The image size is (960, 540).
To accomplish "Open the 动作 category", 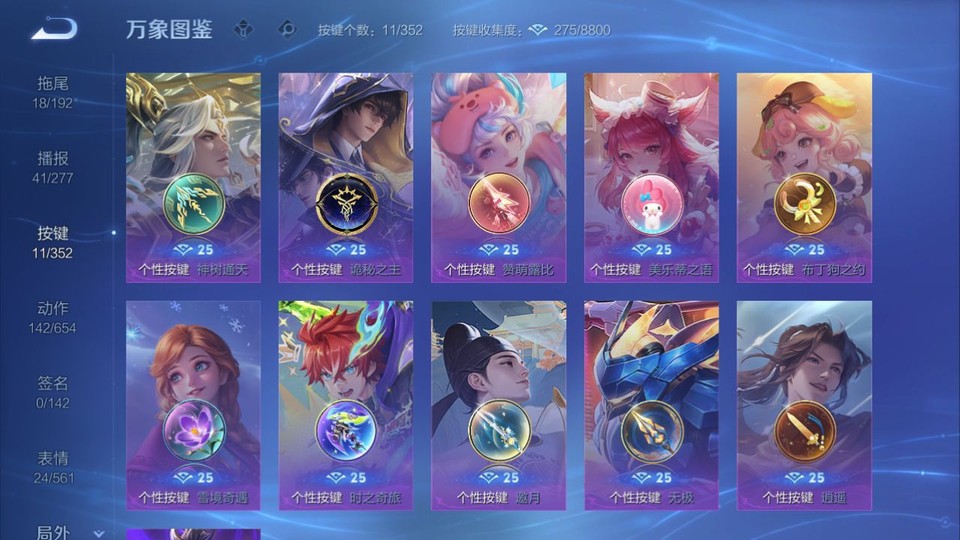I will 53,317.
